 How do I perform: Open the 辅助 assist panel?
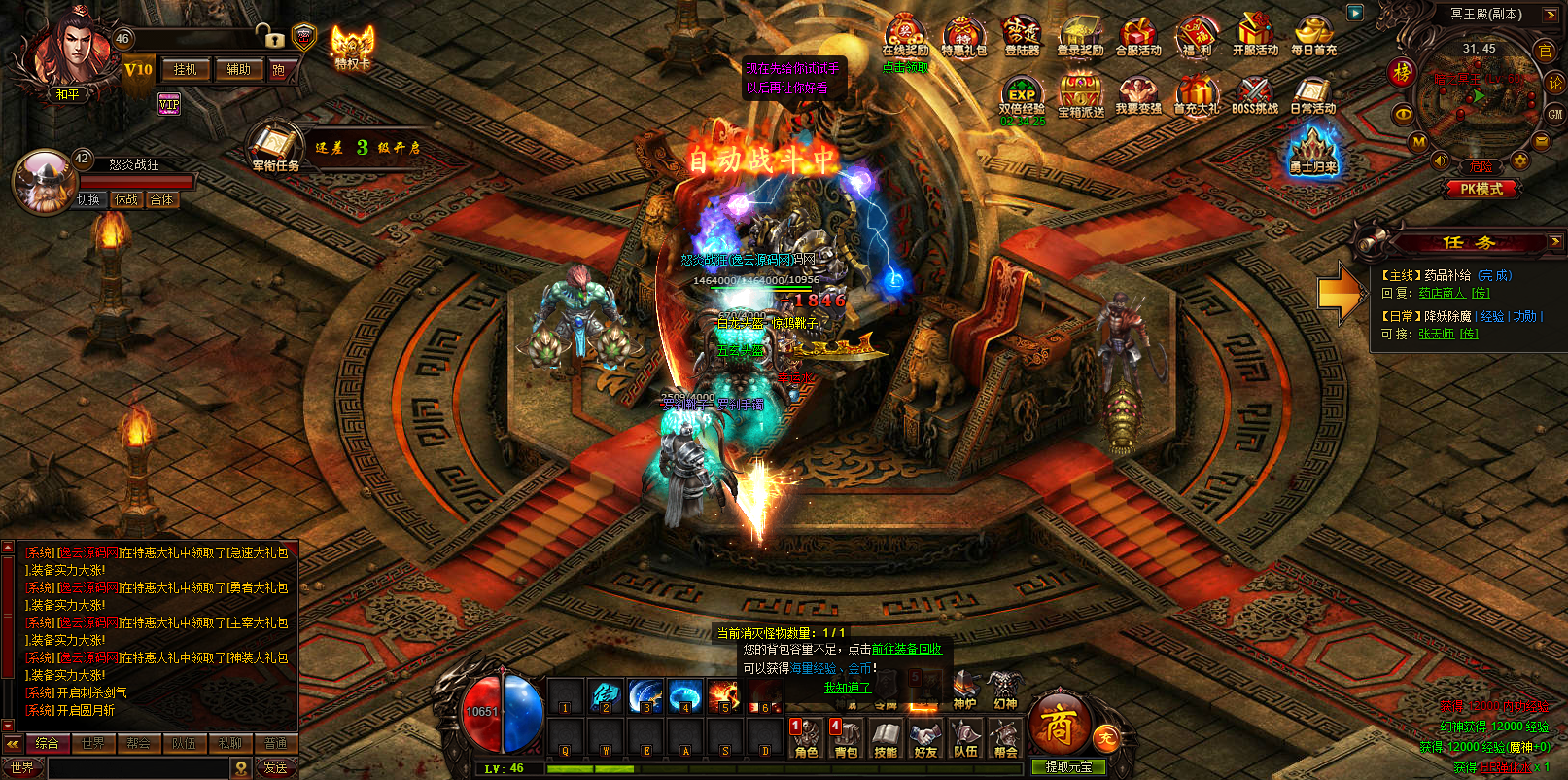click(238, 69)
